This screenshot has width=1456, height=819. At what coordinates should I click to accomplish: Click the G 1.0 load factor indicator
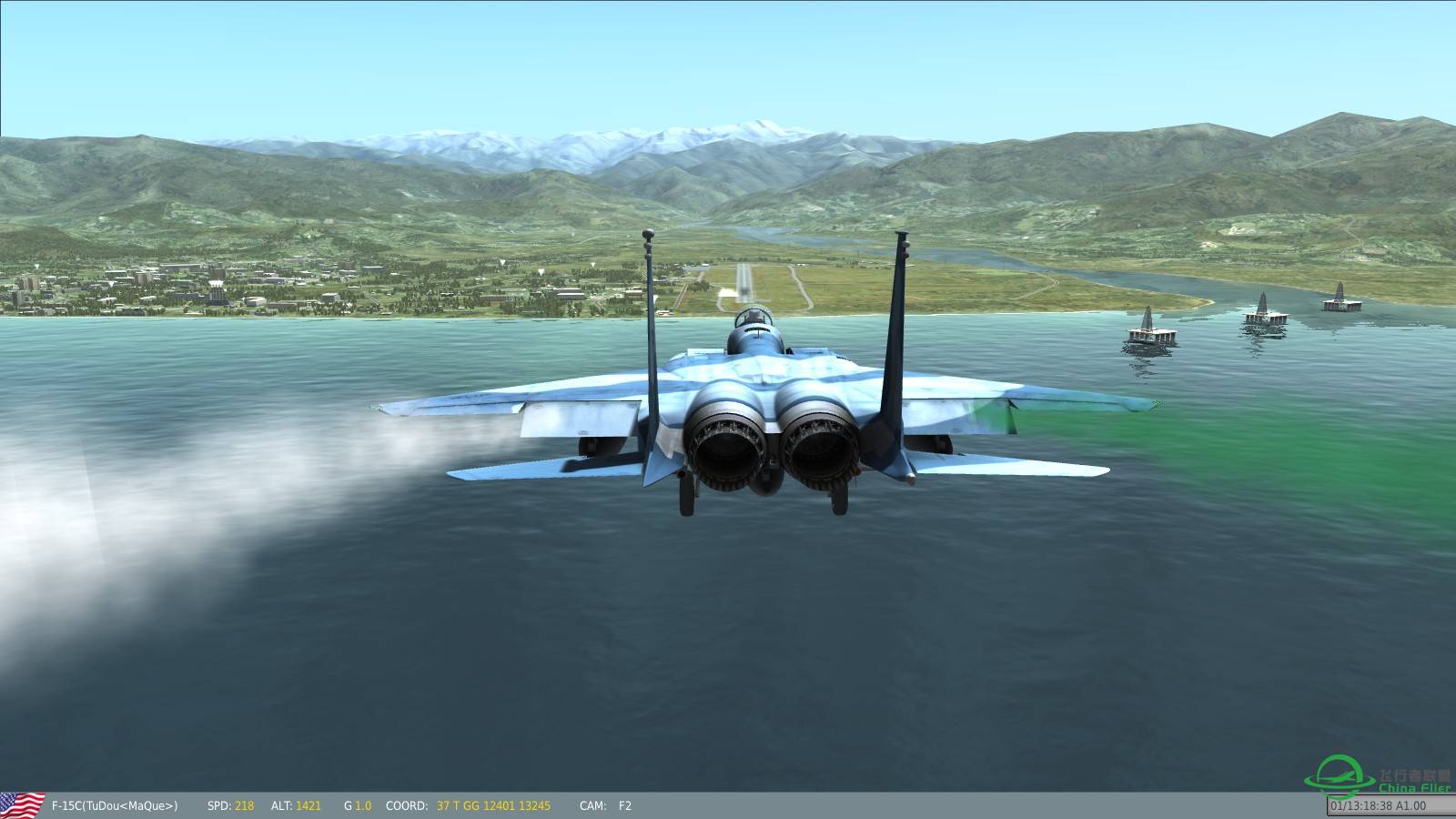click(357, 804)
